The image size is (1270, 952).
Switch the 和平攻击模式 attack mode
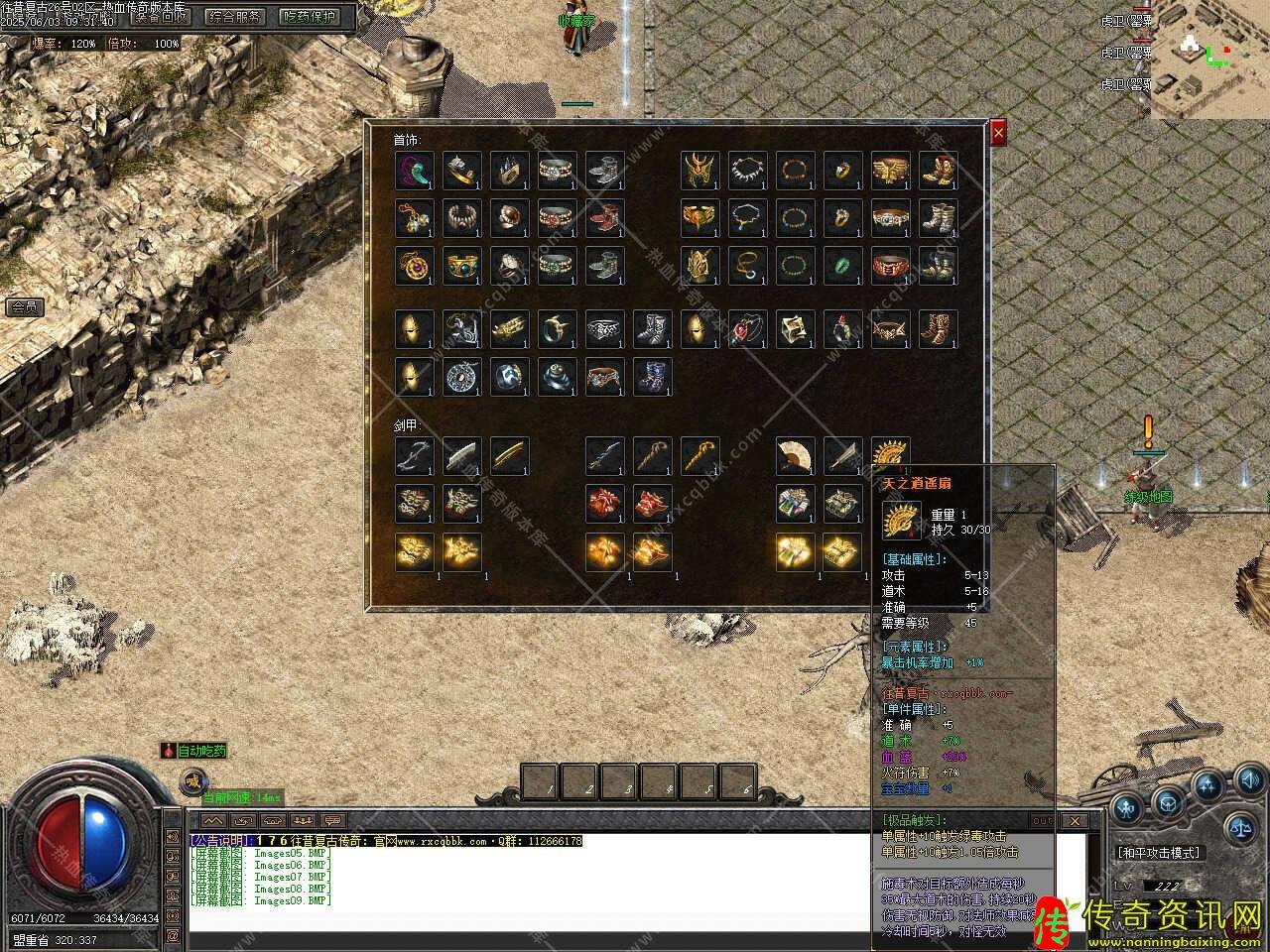tap(1158, 852)
